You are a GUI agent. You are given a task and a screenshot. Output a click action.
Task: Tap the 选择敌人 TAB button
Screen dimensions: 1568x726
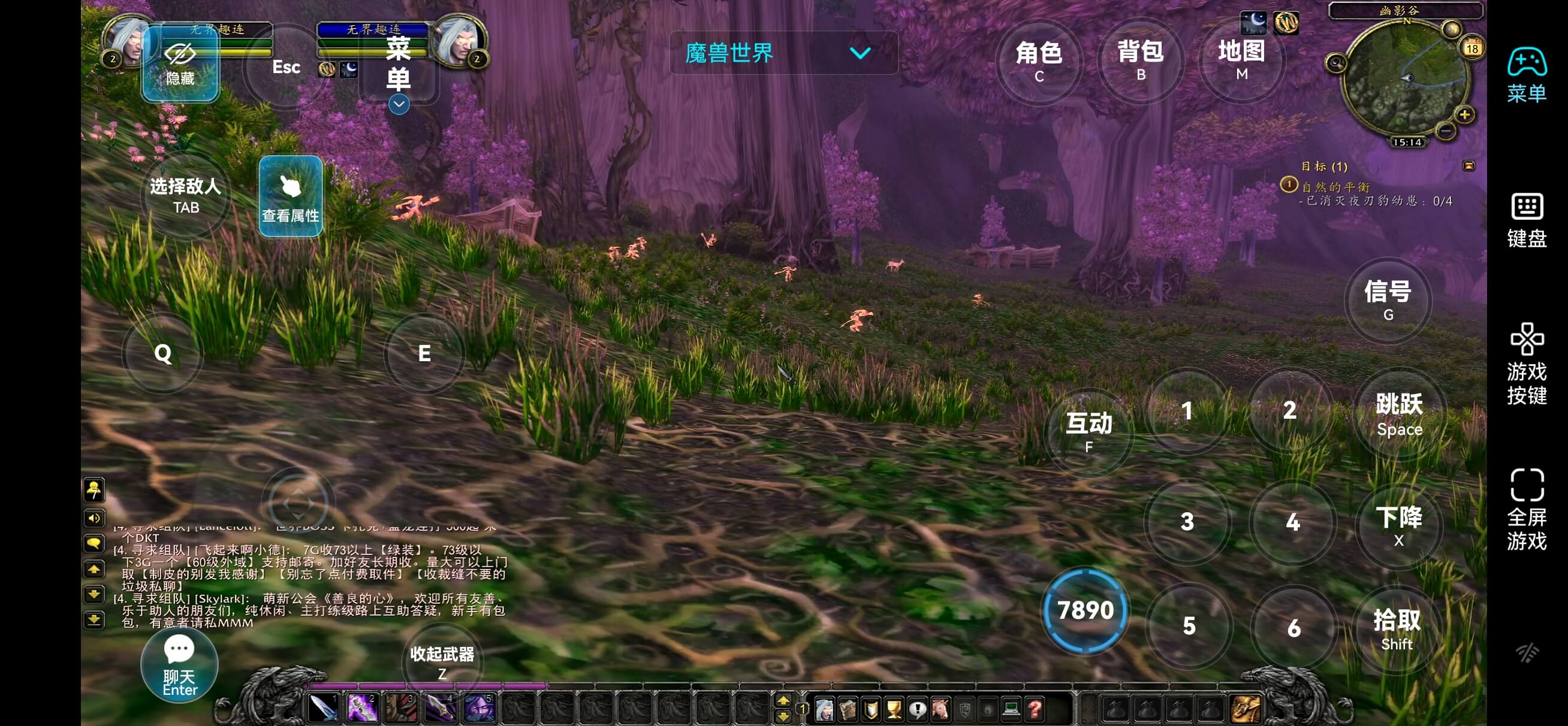click(x=186, y=195)
